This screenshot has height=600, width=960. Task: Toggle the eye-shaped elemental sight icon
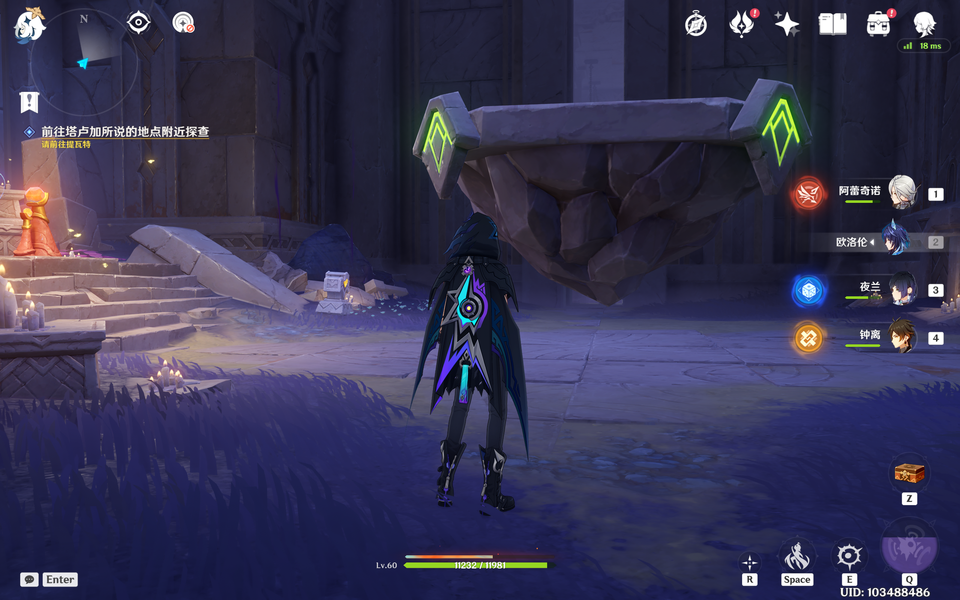138,22
